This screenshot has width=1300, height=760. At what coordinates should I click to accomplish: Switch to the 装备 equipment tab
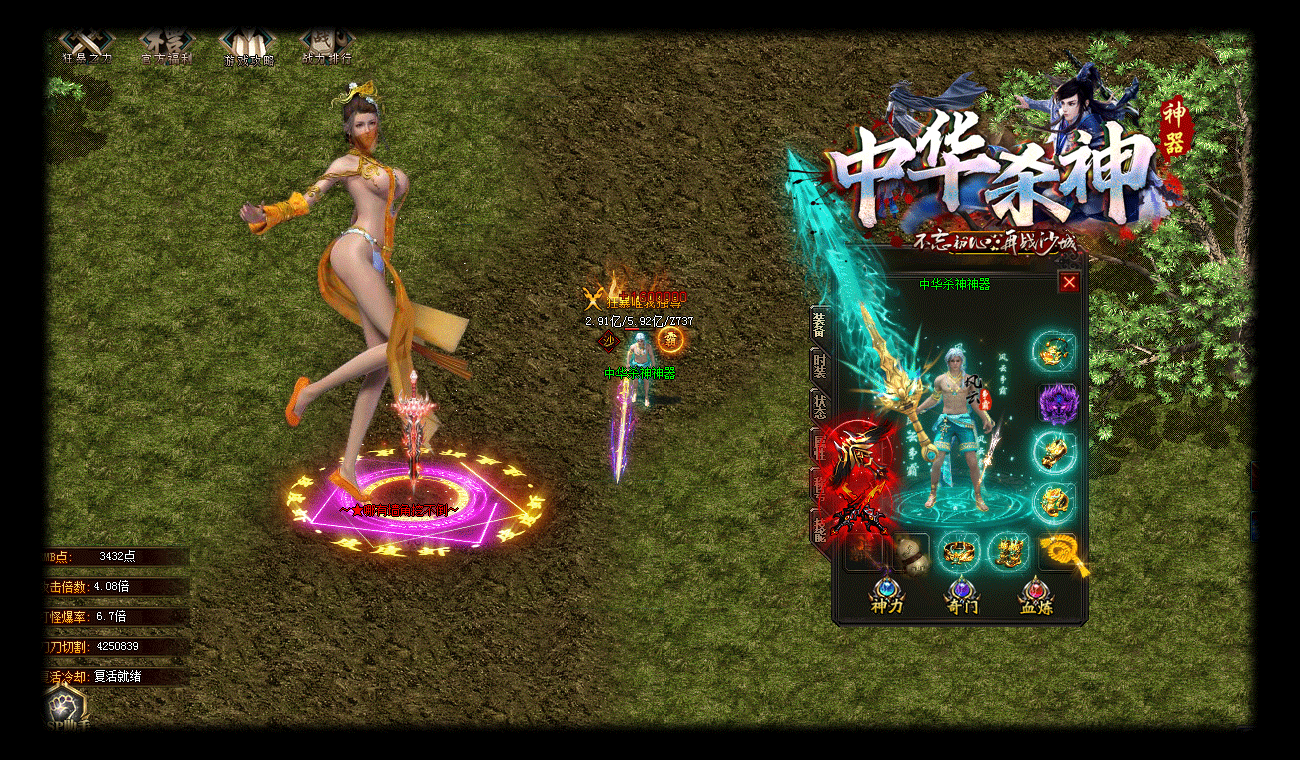click(819, 326)
